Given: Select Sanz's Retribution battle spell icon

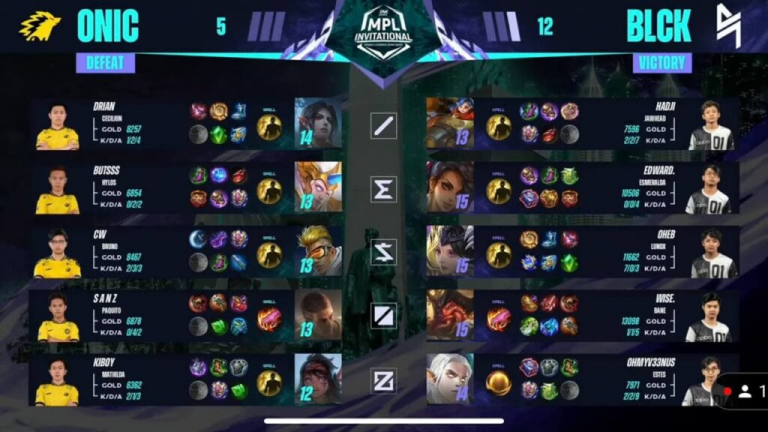Looking at the screenshot, I should 269,320.
